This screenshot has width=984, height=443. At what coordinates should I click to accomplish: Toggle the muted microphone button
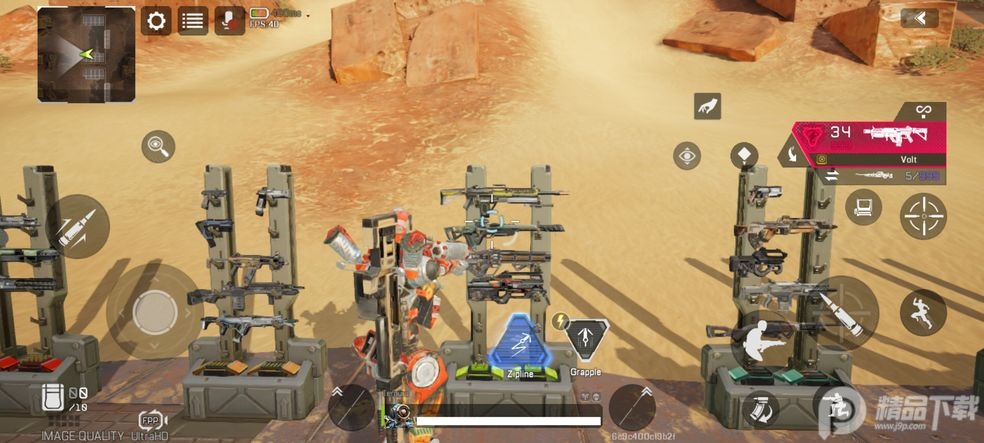(229, 20)
